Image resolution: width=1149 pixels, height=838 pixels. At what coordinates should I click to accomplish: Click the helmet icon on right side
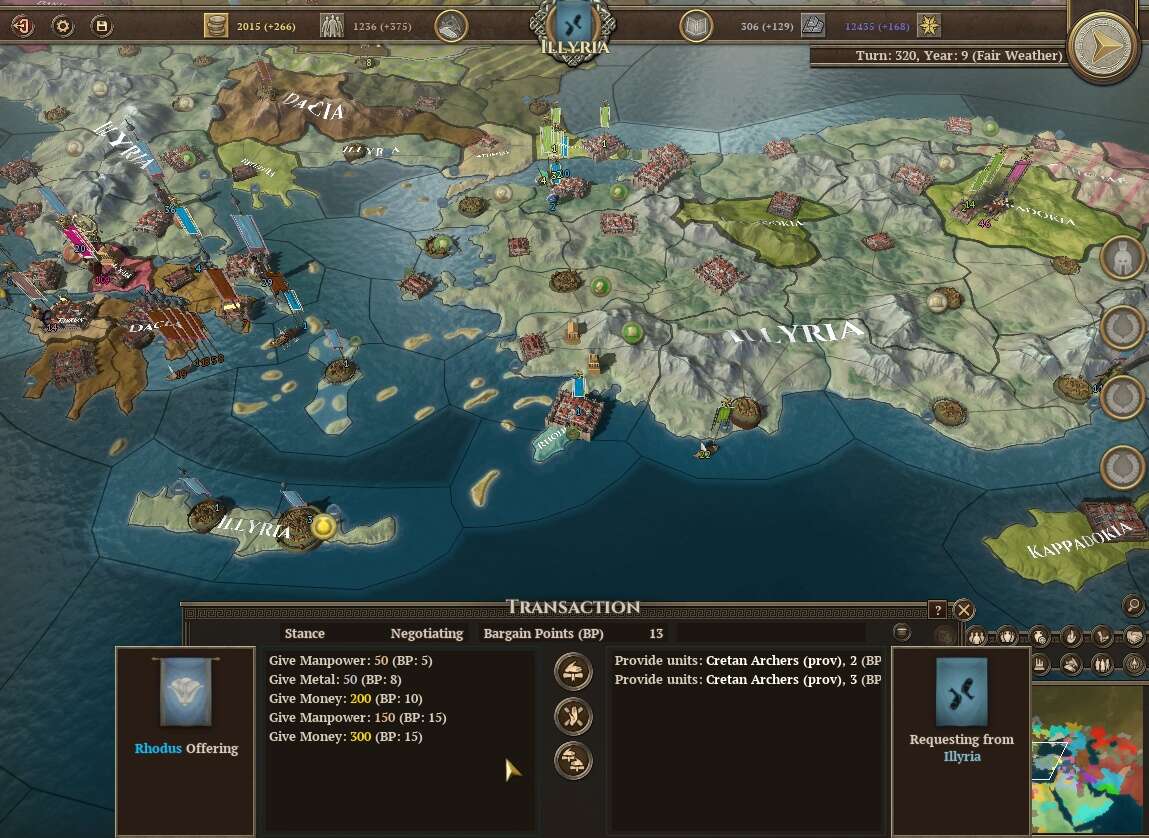1122,258
